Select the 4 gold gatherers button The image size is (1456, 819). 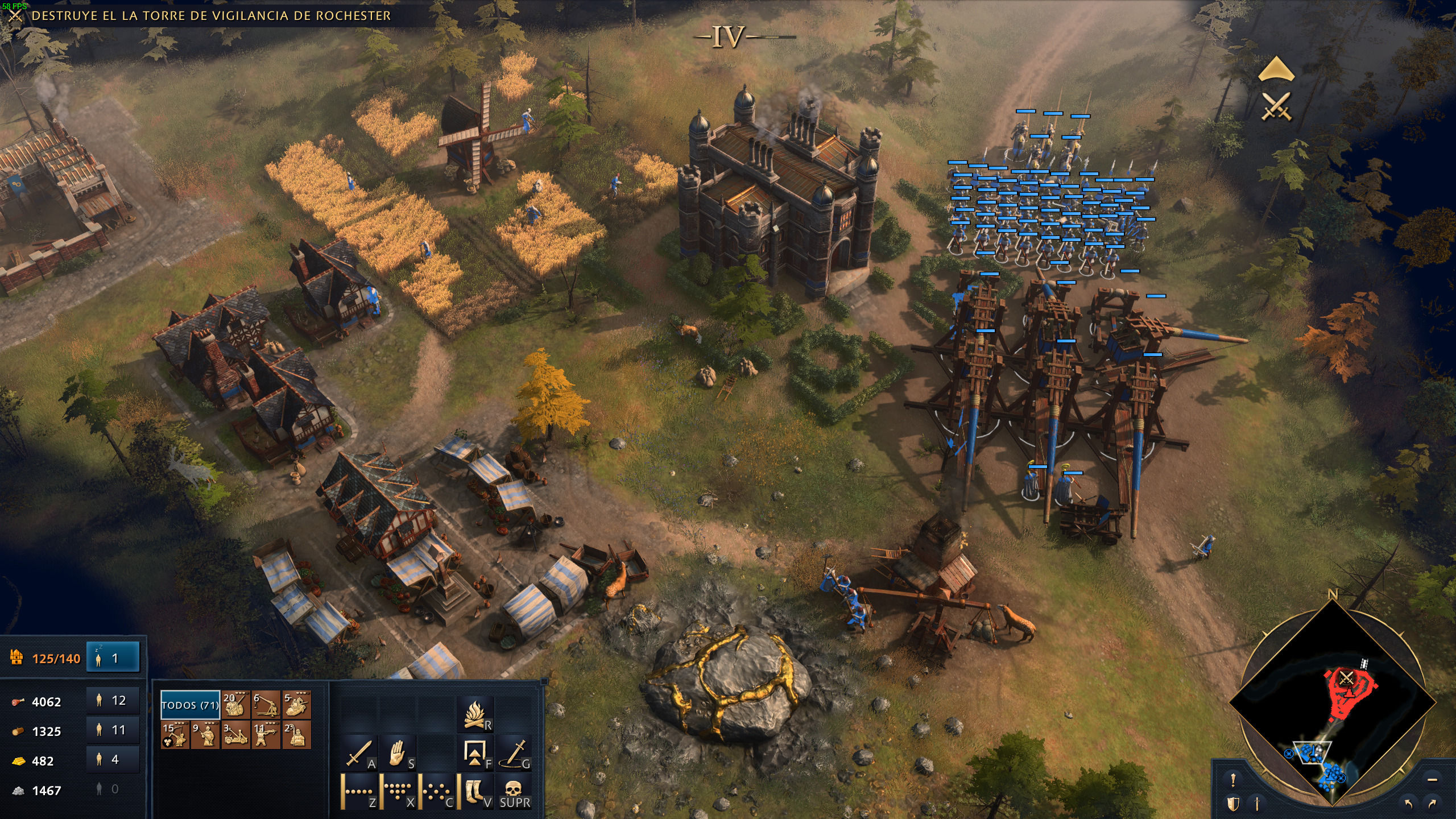point(113,759)
